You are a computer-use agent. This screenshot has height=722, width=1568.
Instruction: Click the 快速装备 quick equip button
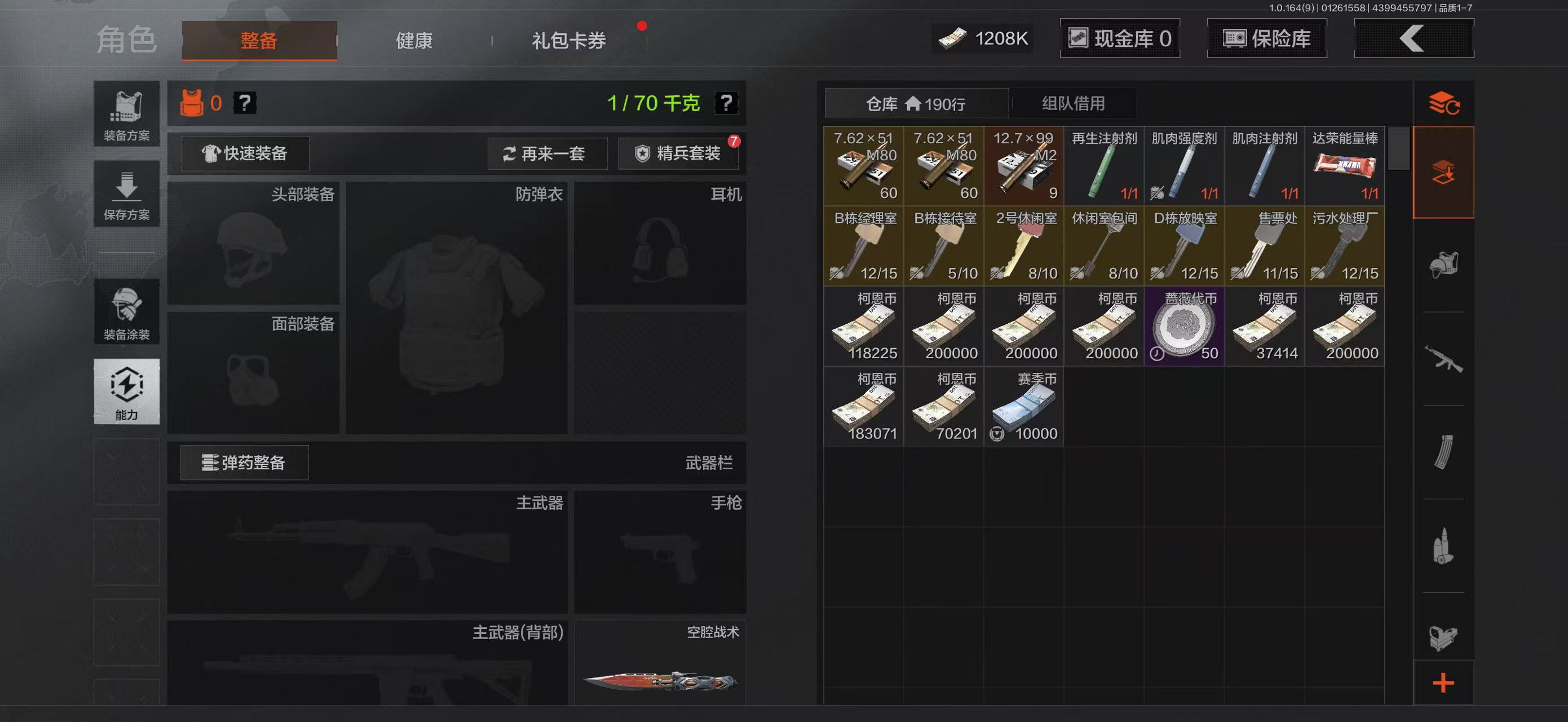tap(243, 153)
